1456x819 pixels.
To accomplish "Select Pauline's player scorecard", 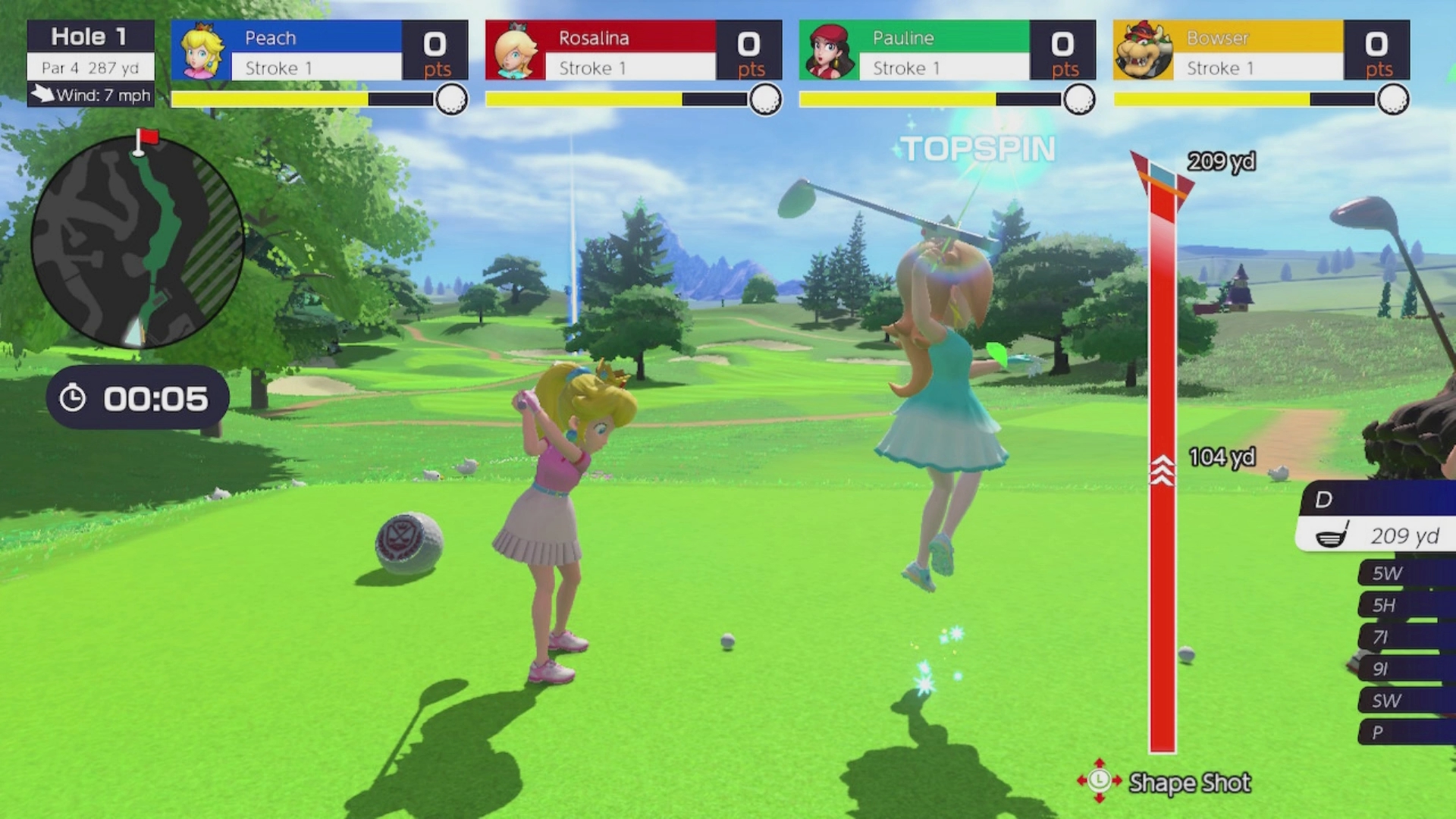I will 947,51.
